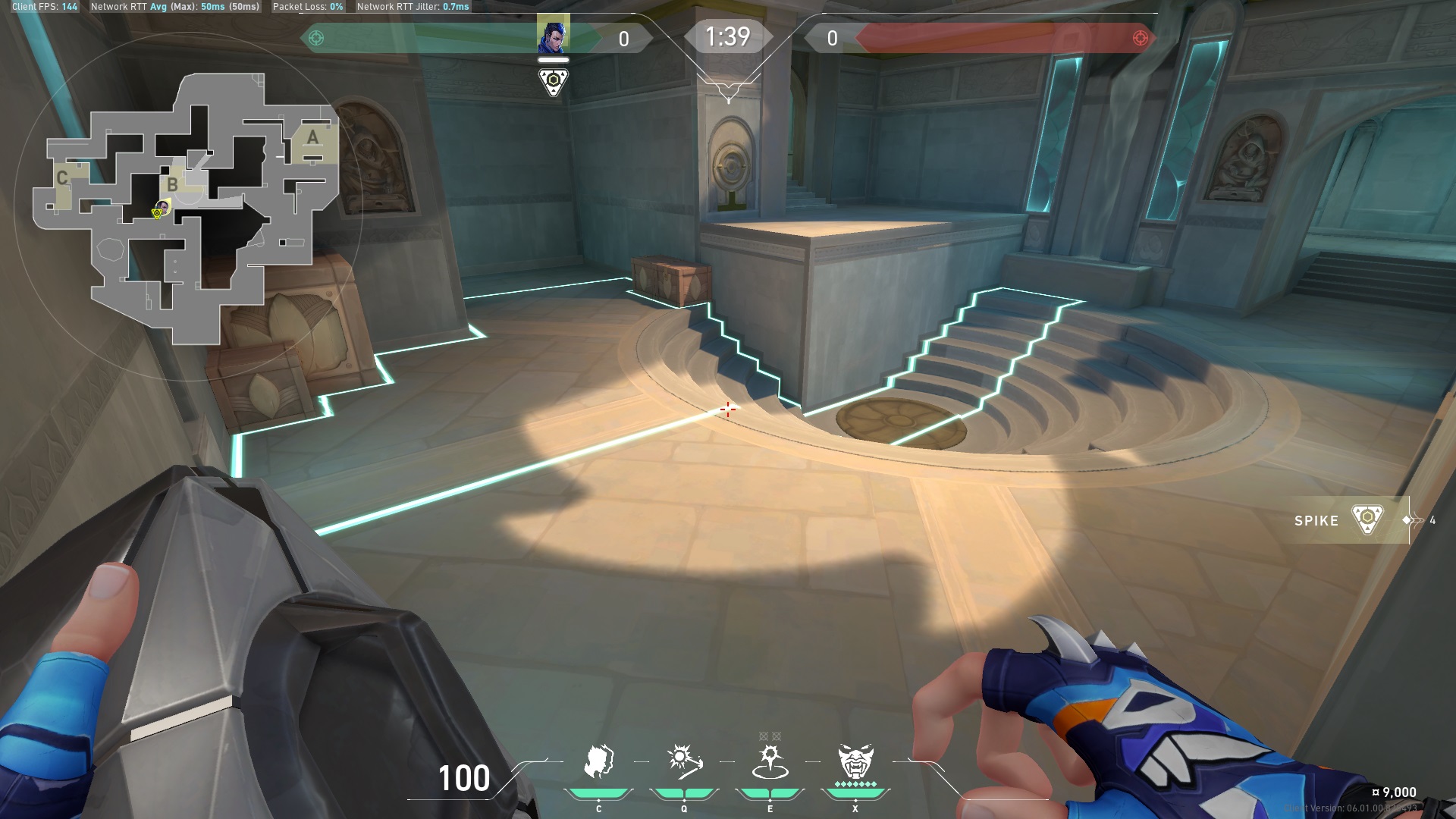Image resolution: width=1456 pixels, height=819 pixels.
Task: Click the player marker on the minimap
Action: pyautogui.click(x=161, y=209)
